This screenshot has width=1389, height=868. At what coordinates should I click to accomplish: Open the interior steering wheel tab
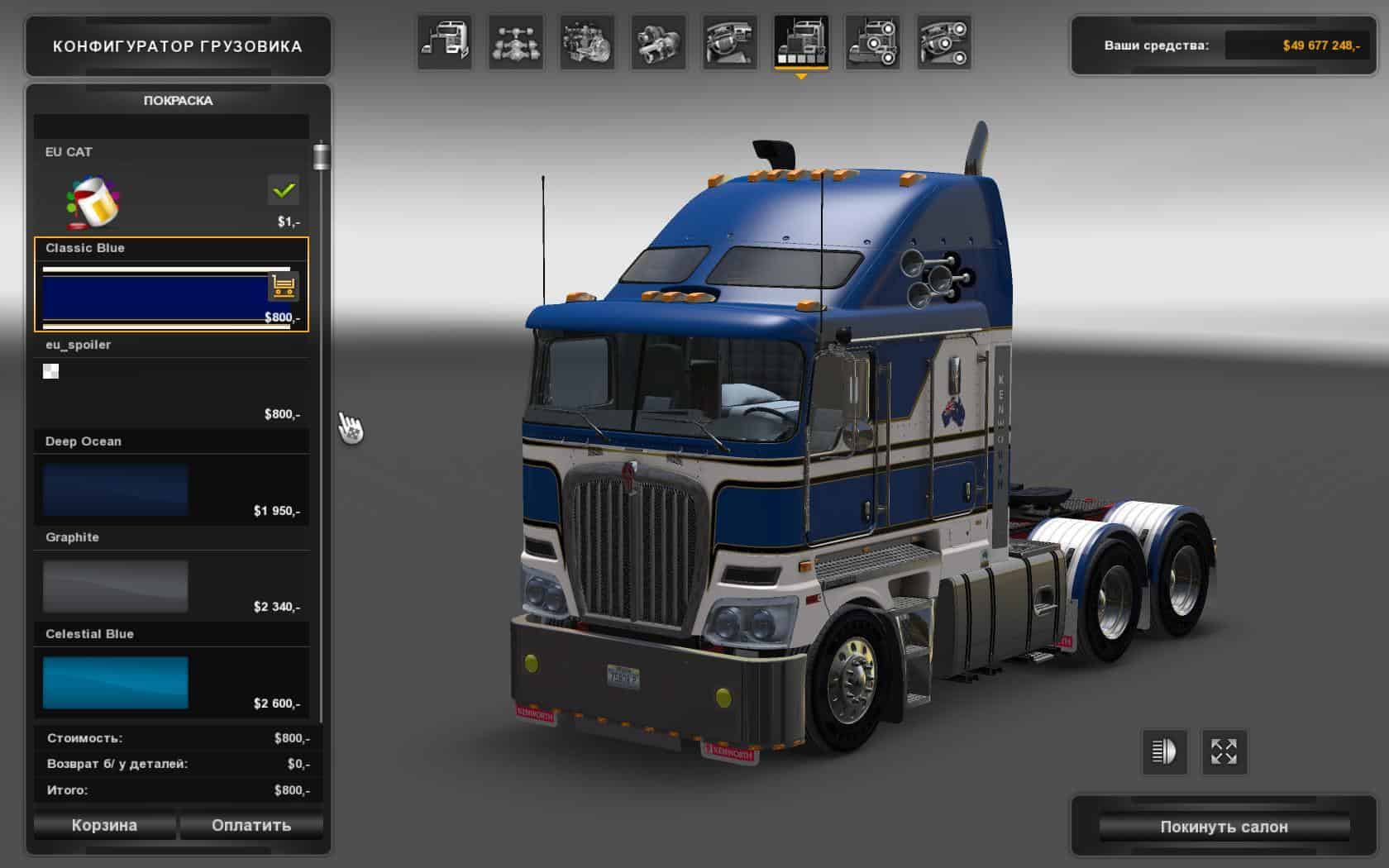click(x=729, y=42)
